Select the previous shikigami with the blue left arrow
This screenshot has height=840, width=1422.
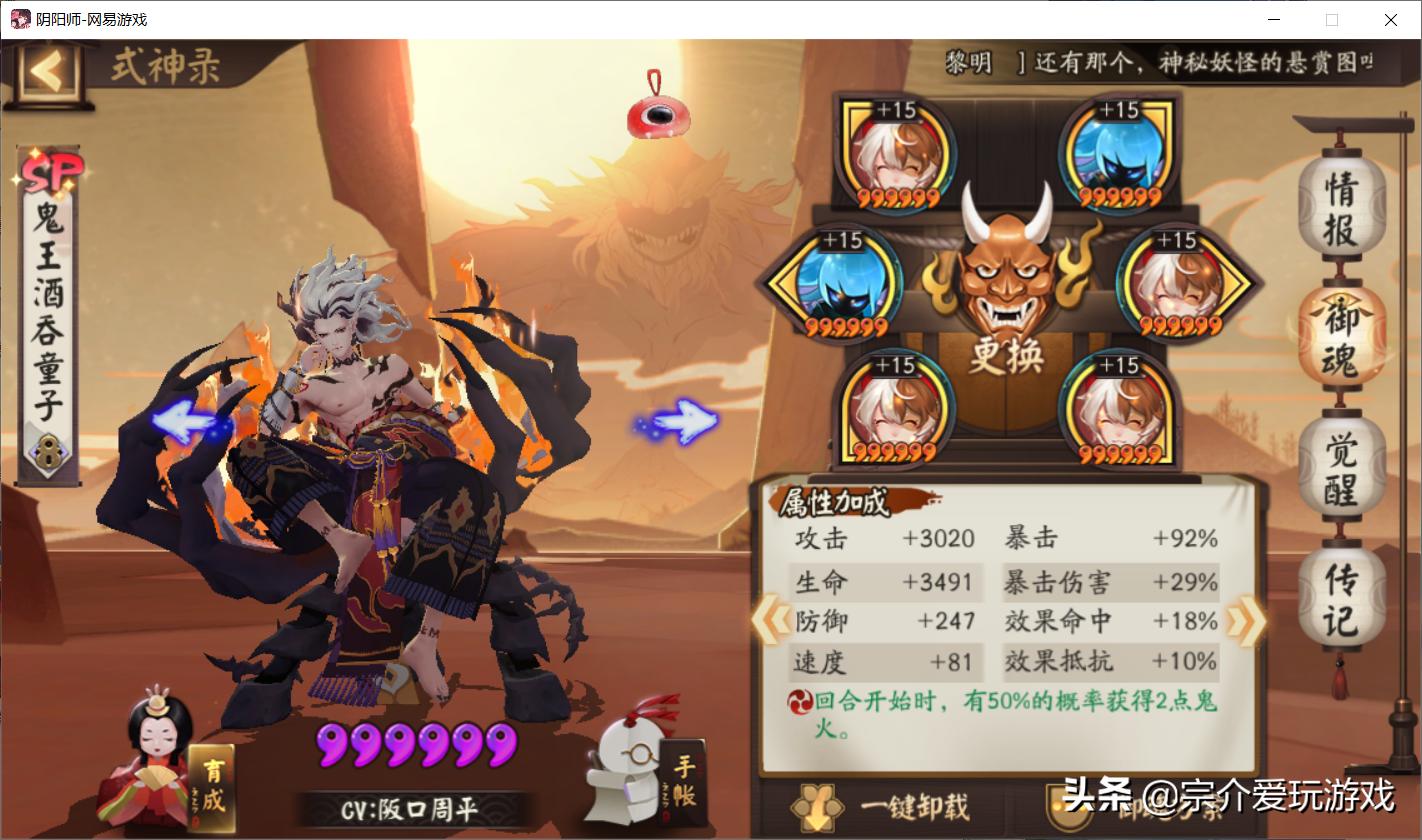pos(190,422)
